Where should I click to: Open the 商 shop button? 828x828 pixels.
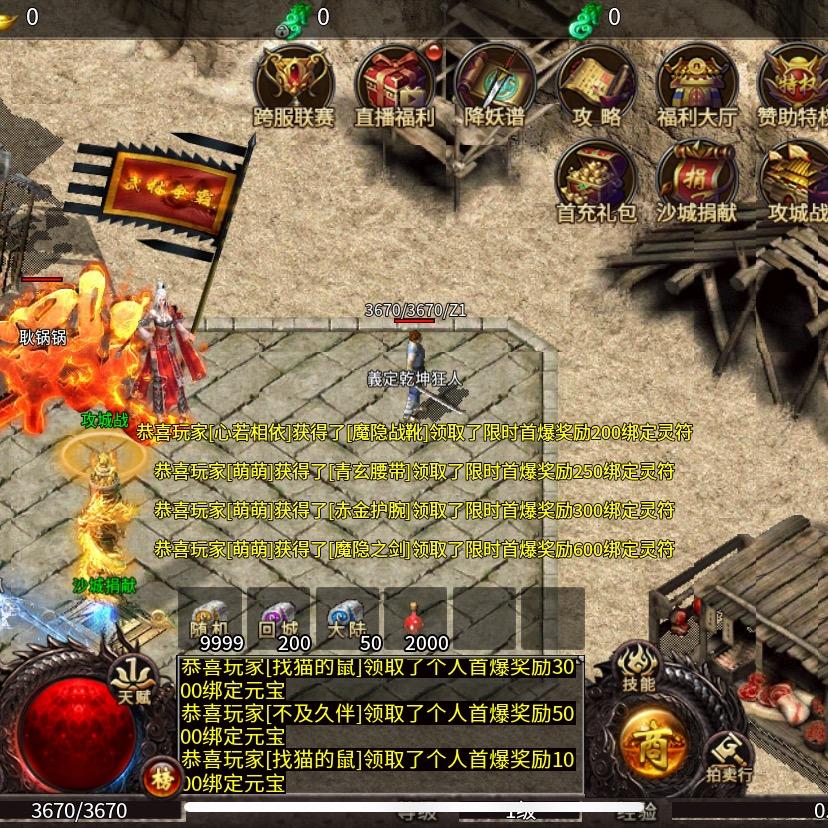(x=652, y=742)
